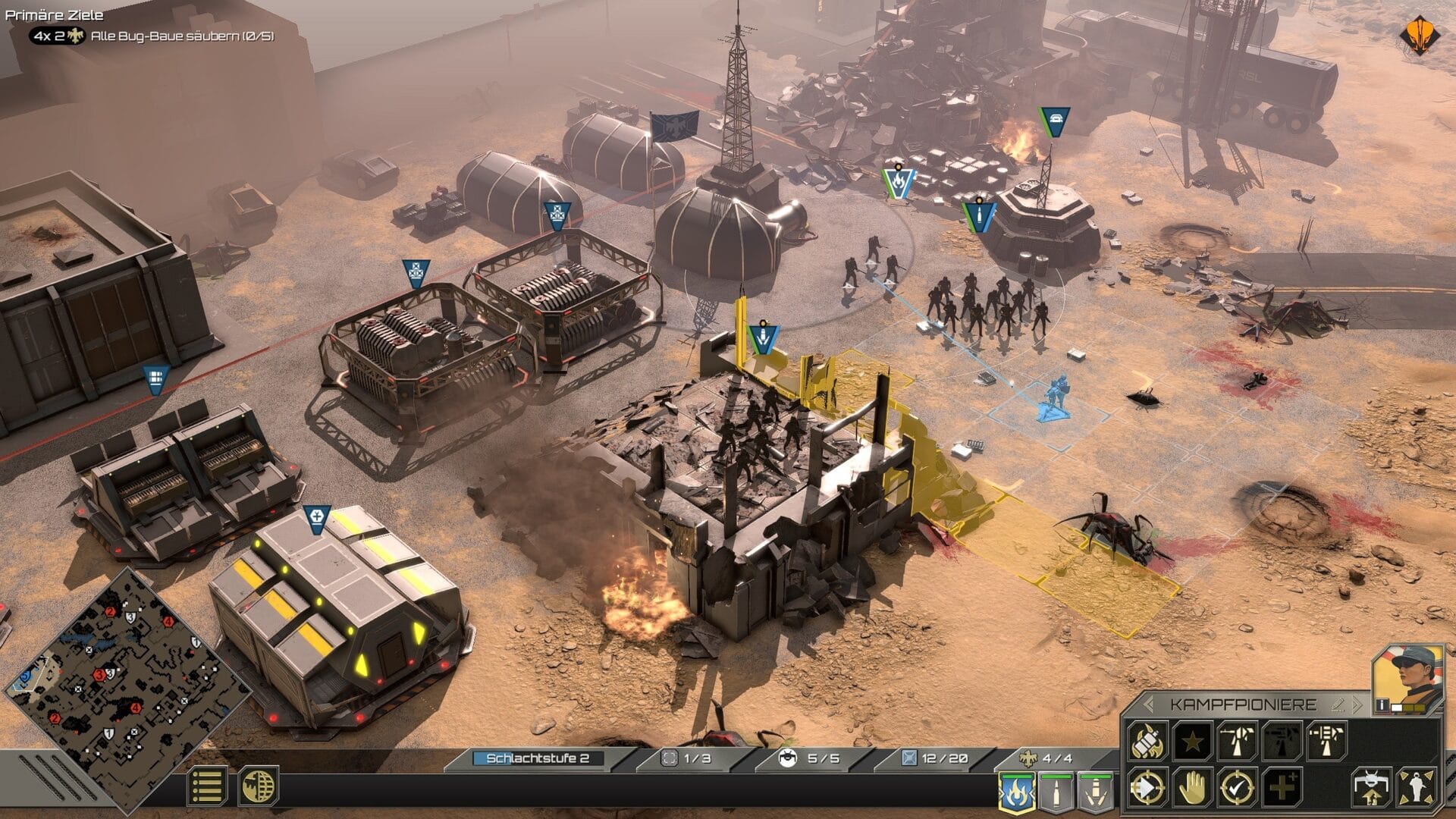Open the globe overview icon at bottom
Viewport: 1456px width, 819px height.
(259, 786)
